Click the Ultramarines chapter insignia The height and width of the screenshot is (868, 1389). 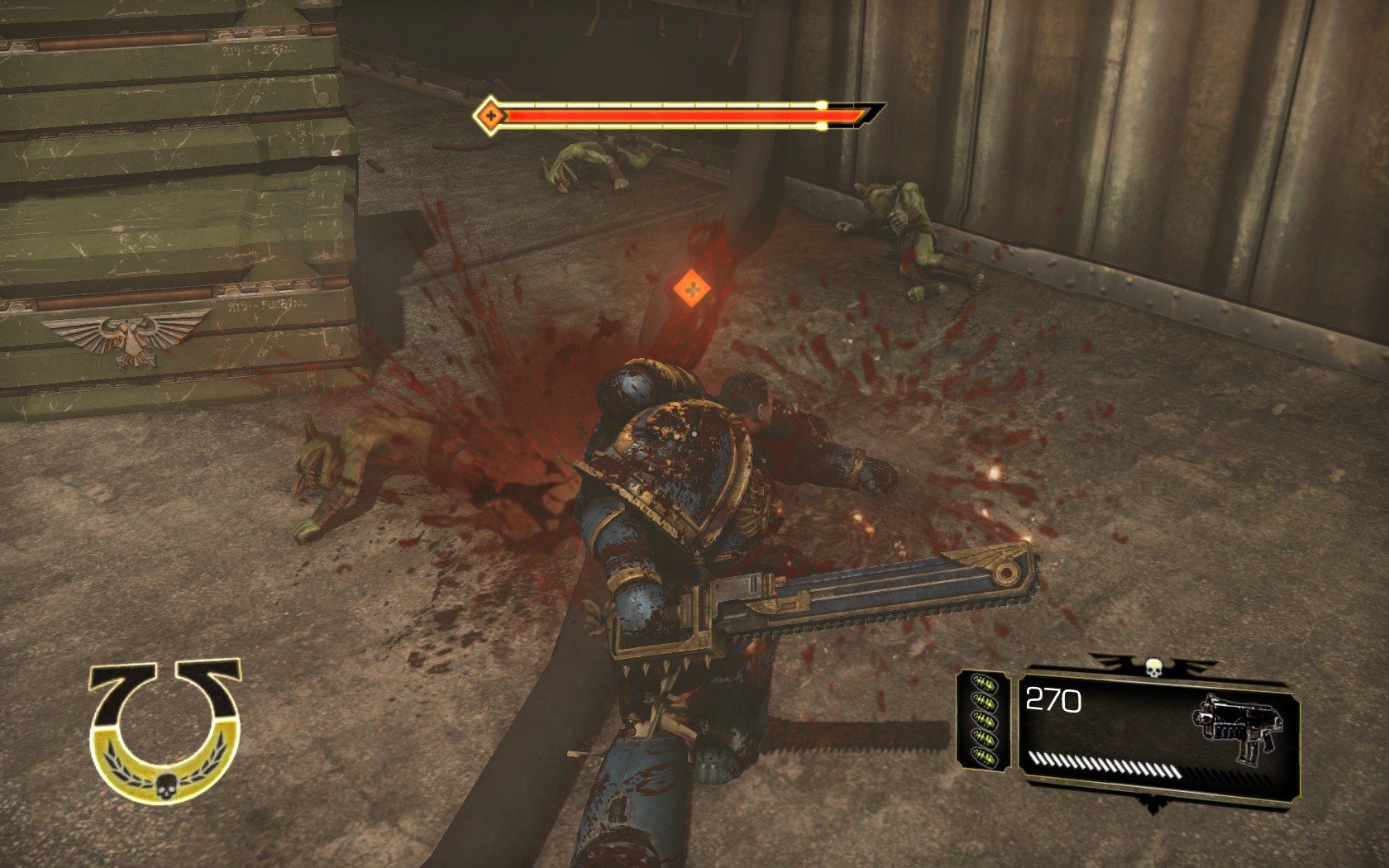click(162, 727)
